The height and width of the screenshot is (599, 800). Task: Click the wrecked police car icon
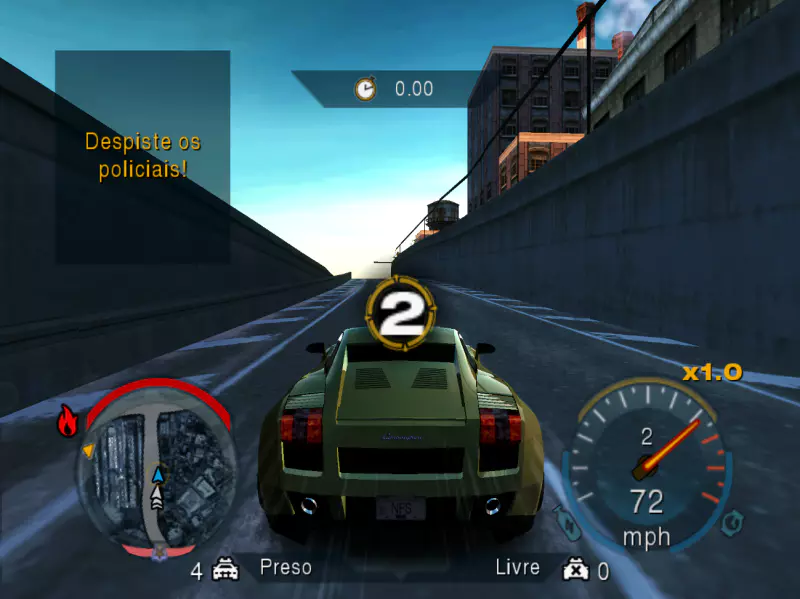[x=574, y=570]
